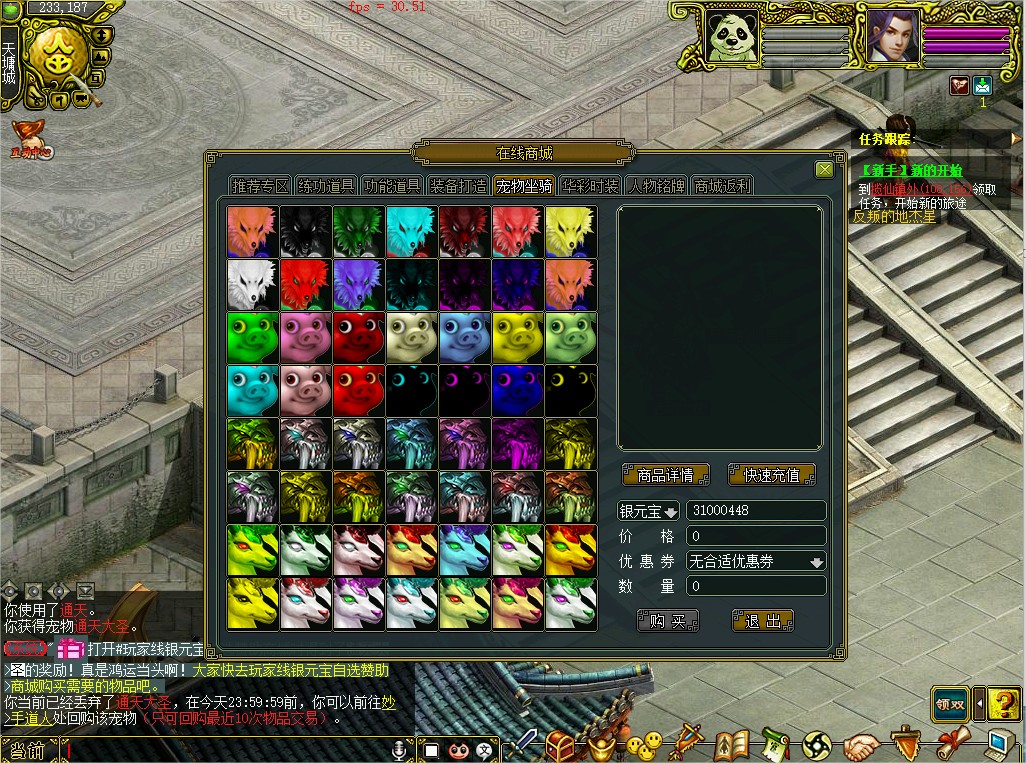Click the 购买 buy button
The width and height of the screenshot is (1026, 763).
(667, 621)
